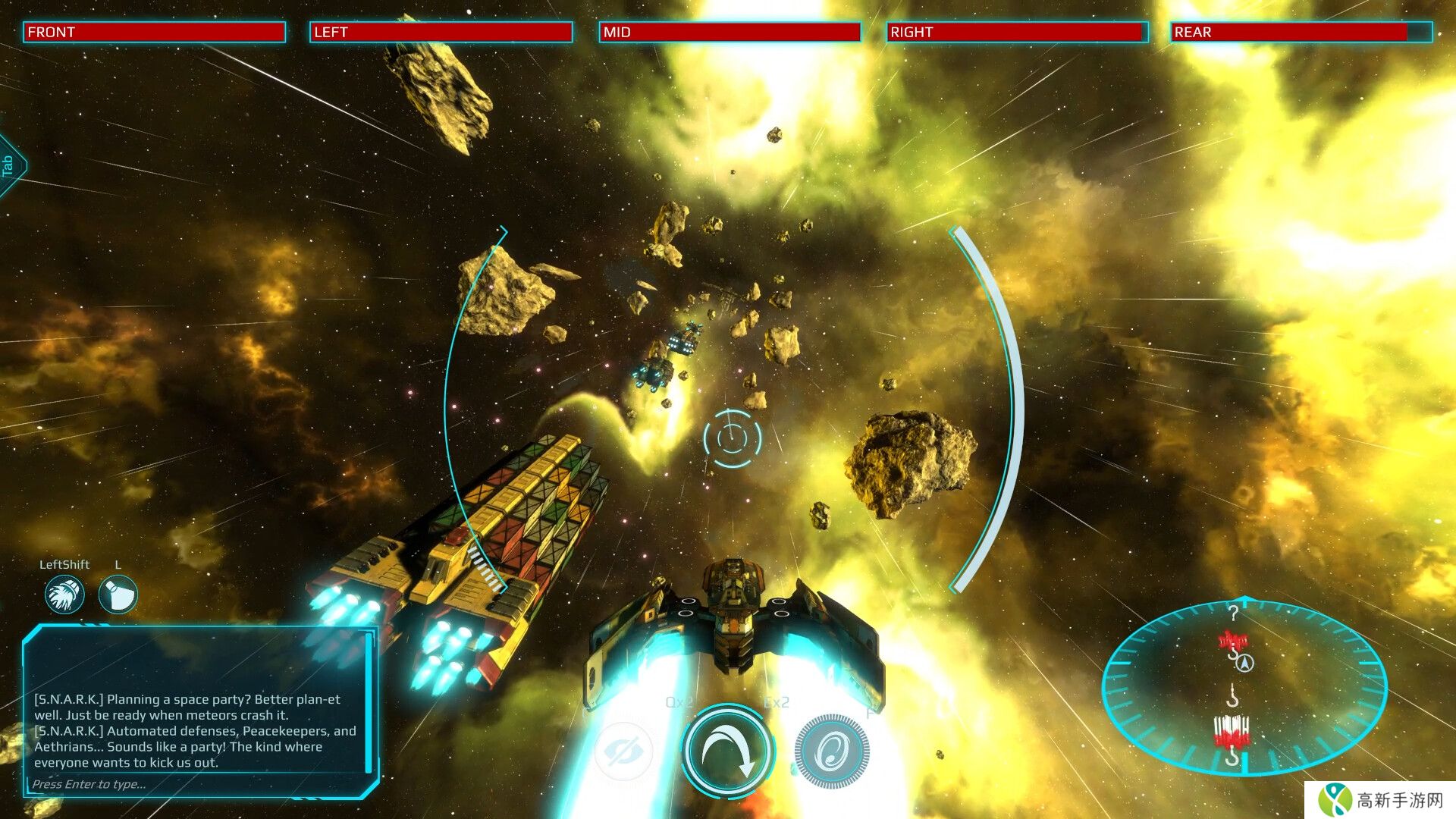Click the circular radar minimap
Viewport: 1456px width, 819px height.
coord(1244,687)
